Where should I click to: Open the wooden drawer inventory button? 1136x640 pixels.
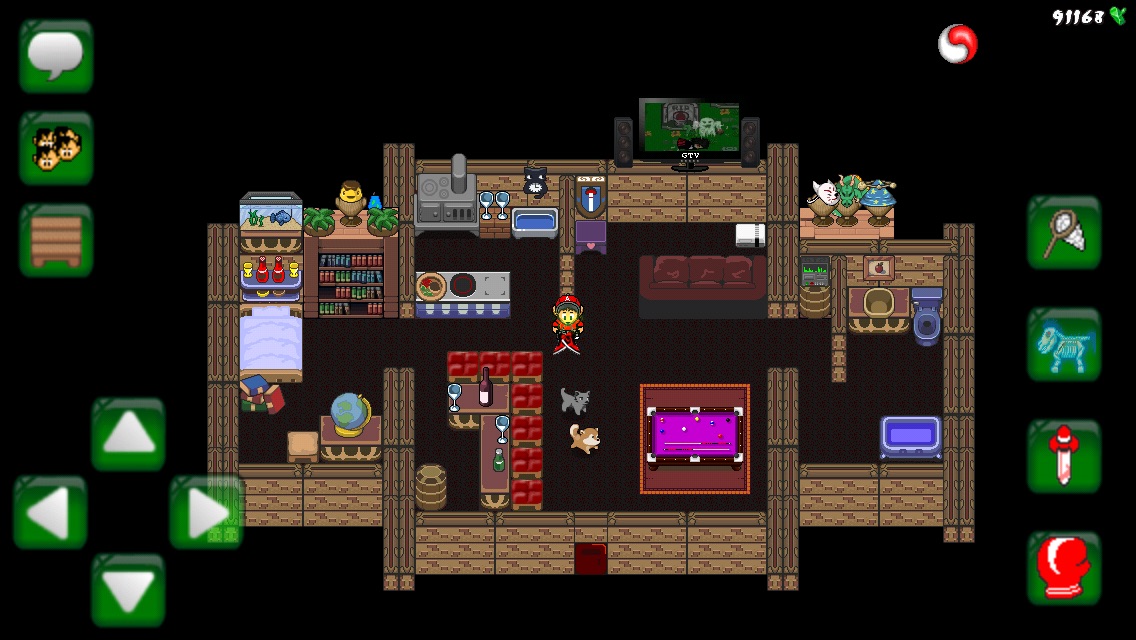click(x=56, y=240)
